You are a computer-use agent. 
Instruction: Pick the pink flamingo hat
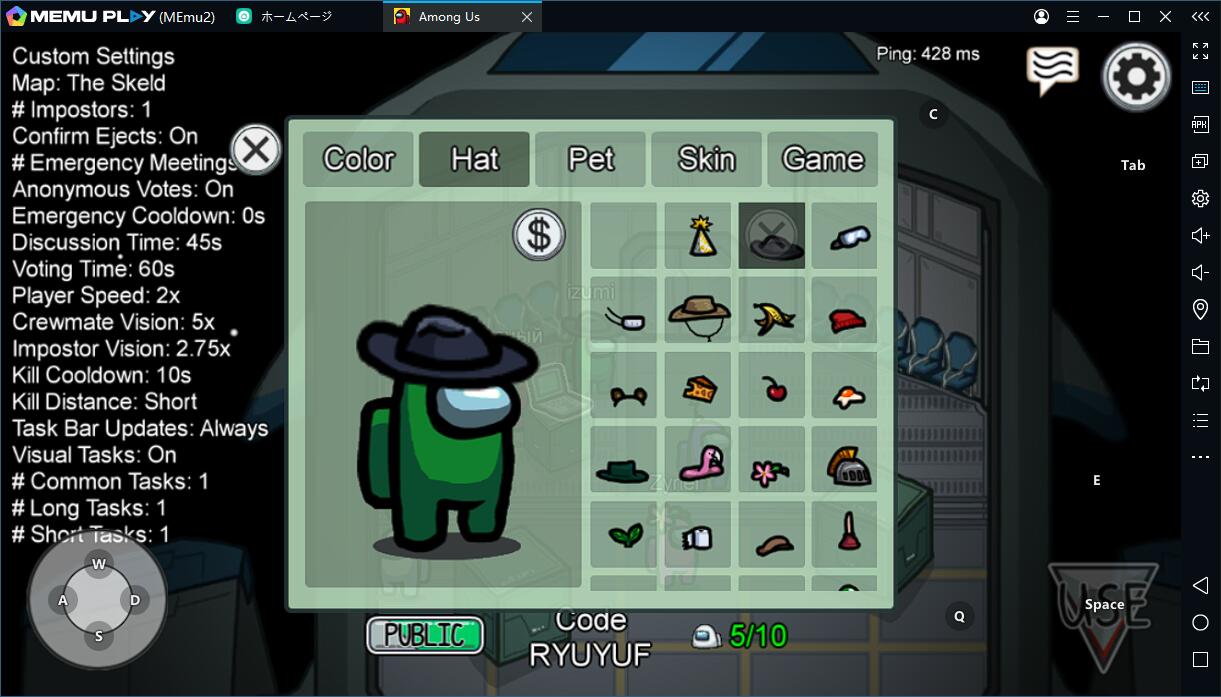(x=698, y=463)
